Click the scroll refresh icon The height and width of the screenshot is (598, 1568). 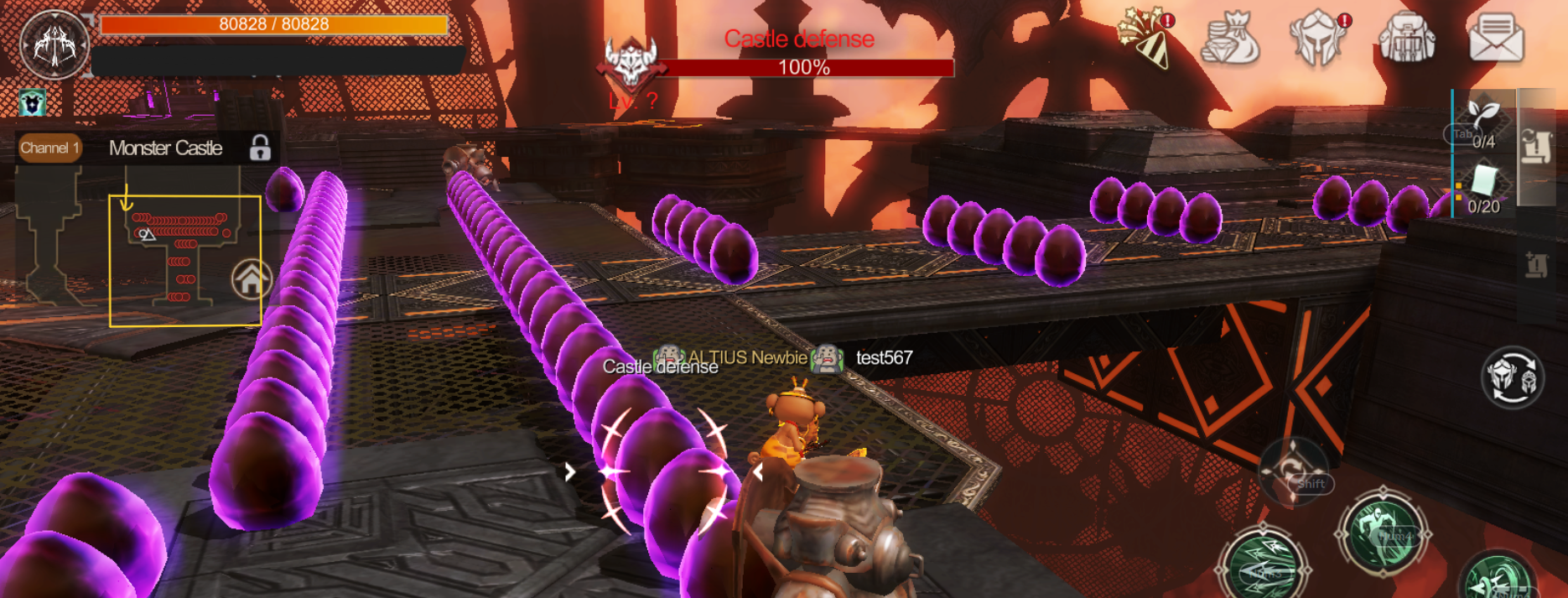(x=1537, y=147)
